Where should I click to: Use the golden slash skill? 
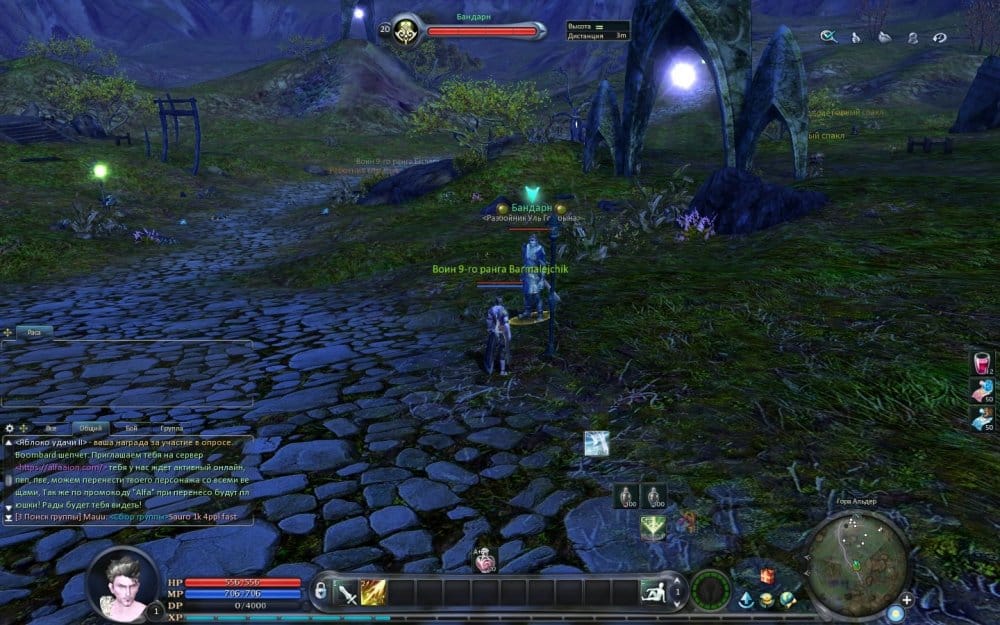[x=373, y=593]
